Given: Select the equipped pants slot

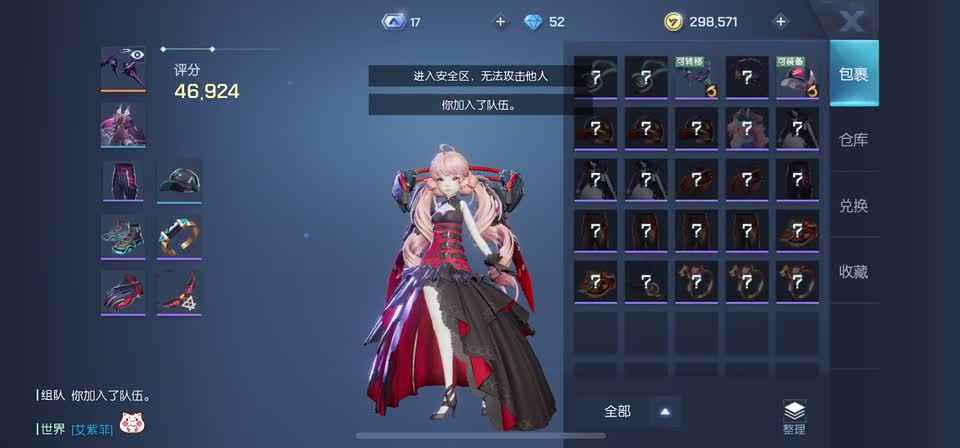Looking at the screenshot, I should [x=123, y=181].
